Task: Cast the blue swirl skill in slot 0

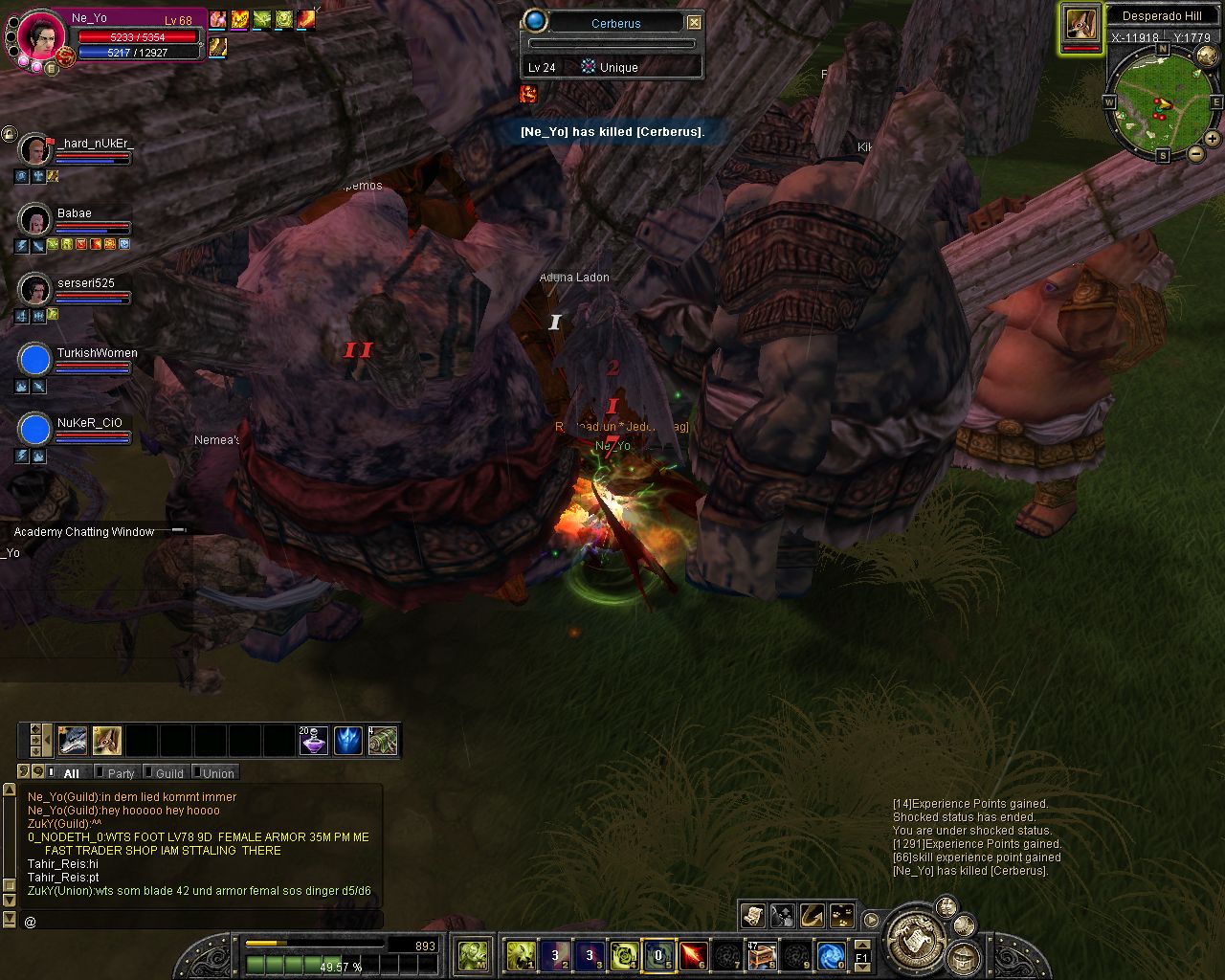Action: tap(831, 954)
